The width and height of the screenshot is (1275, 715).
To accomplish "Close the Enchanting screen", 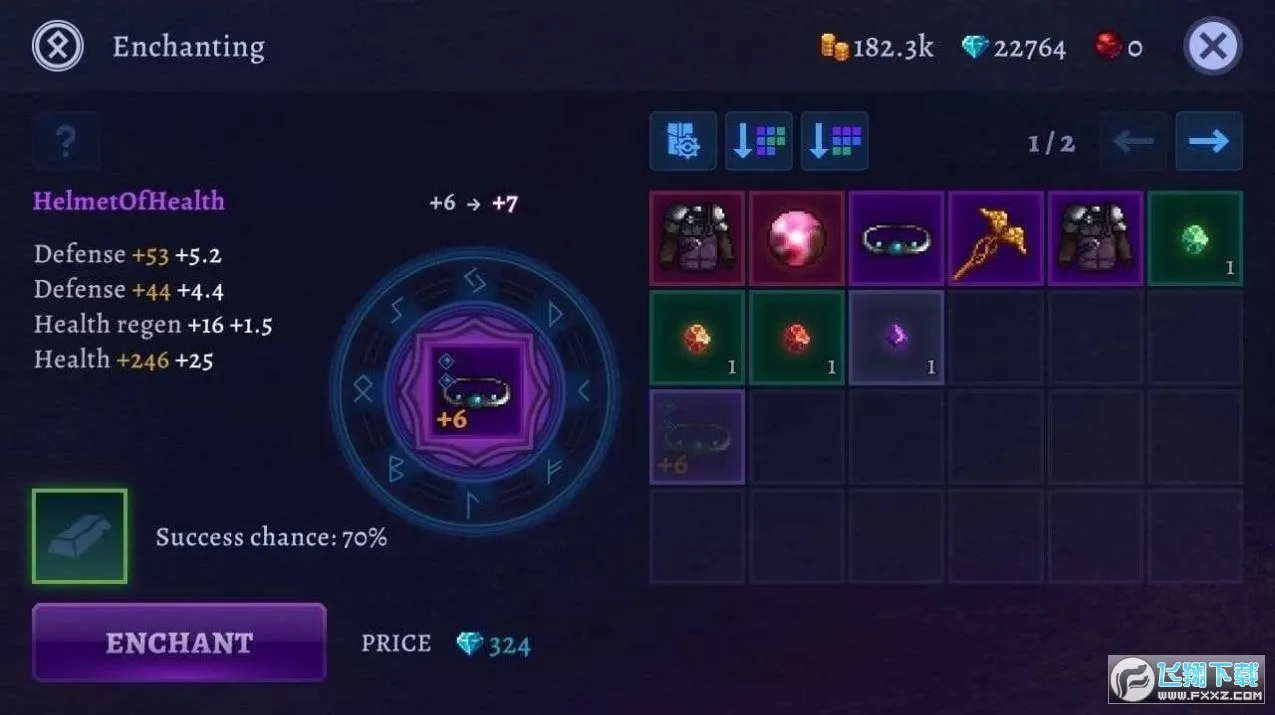I will pyautogui.click(x=1213, y=47).
